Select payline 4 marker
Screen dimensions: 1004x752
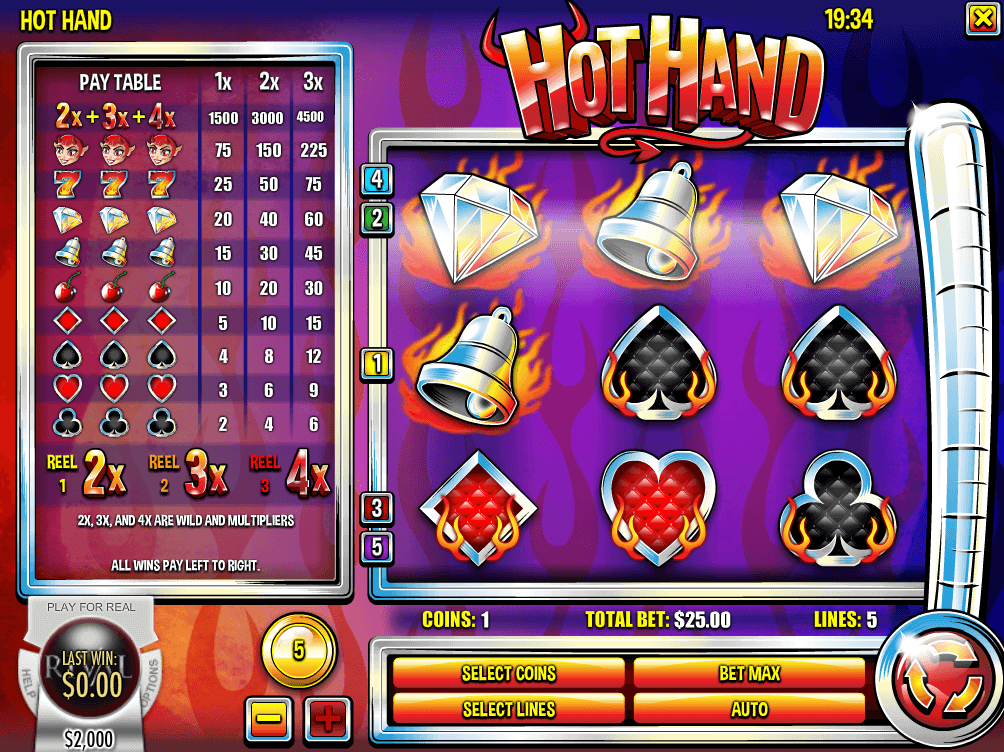[377, 180]
